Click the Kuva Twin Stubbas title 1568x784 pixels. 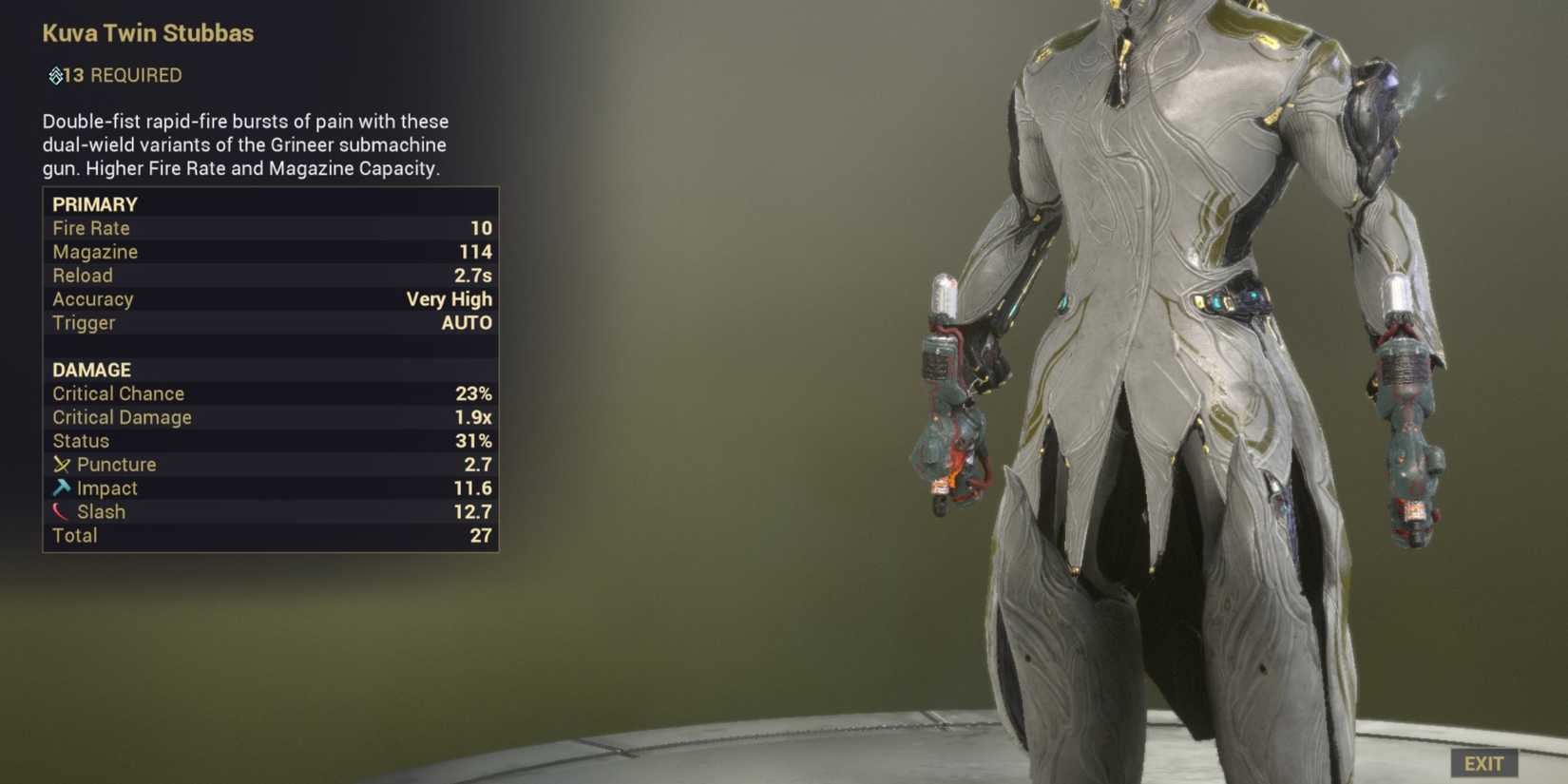[x=148, y=33]
